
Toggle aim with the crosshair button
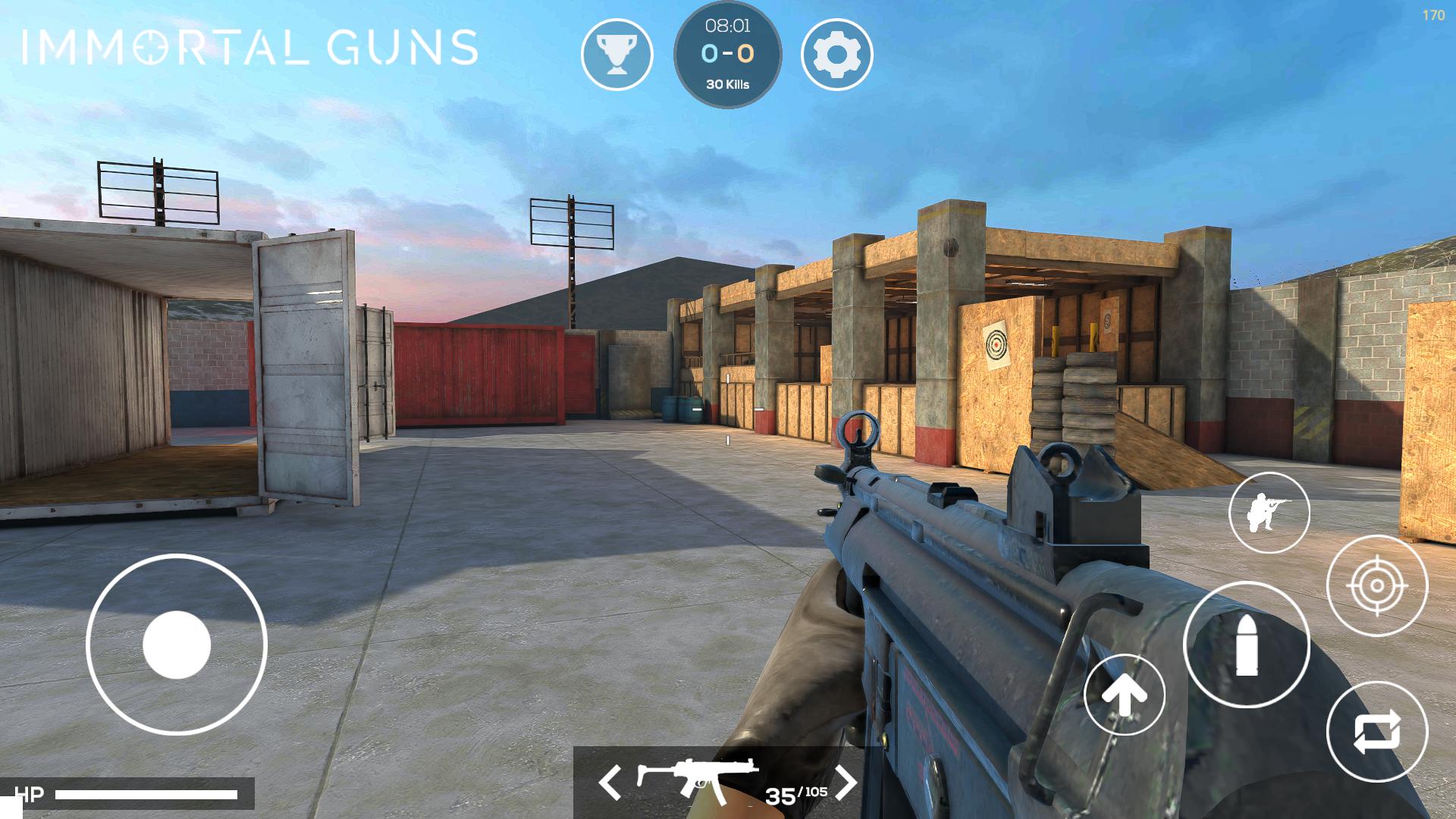(x=1376, y=585)
